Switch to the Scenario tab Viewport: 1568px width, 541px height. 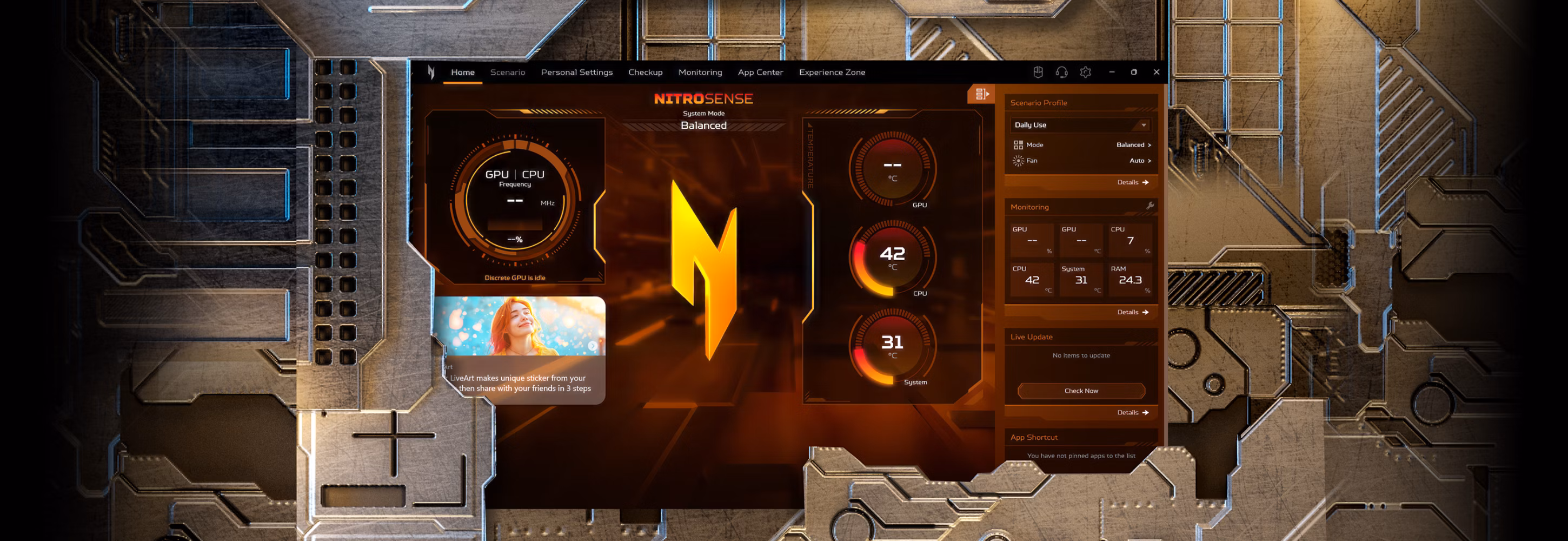click(508, 72)
